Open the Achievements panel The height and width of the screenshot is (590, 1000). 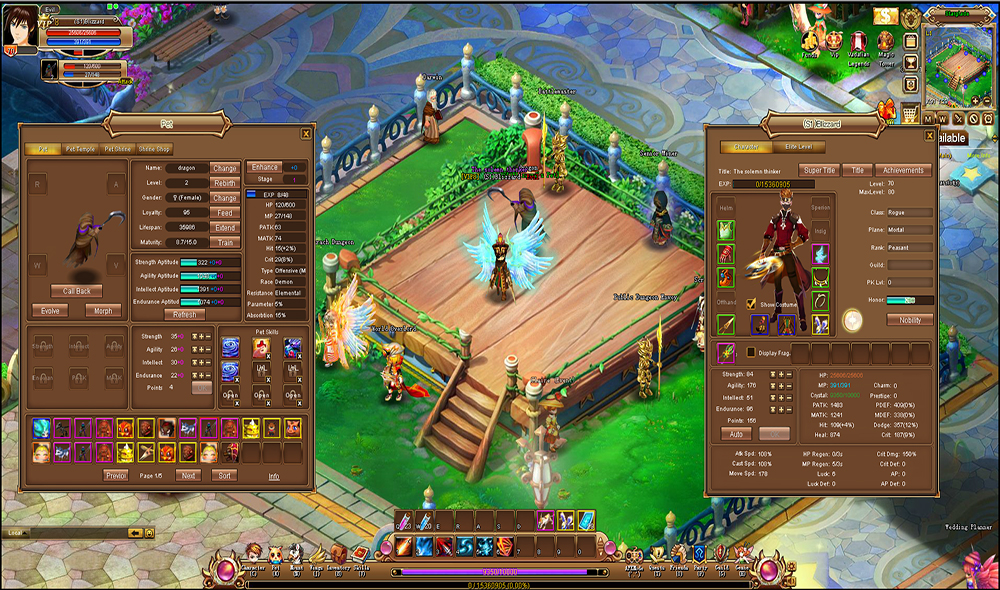pos(902,170)
